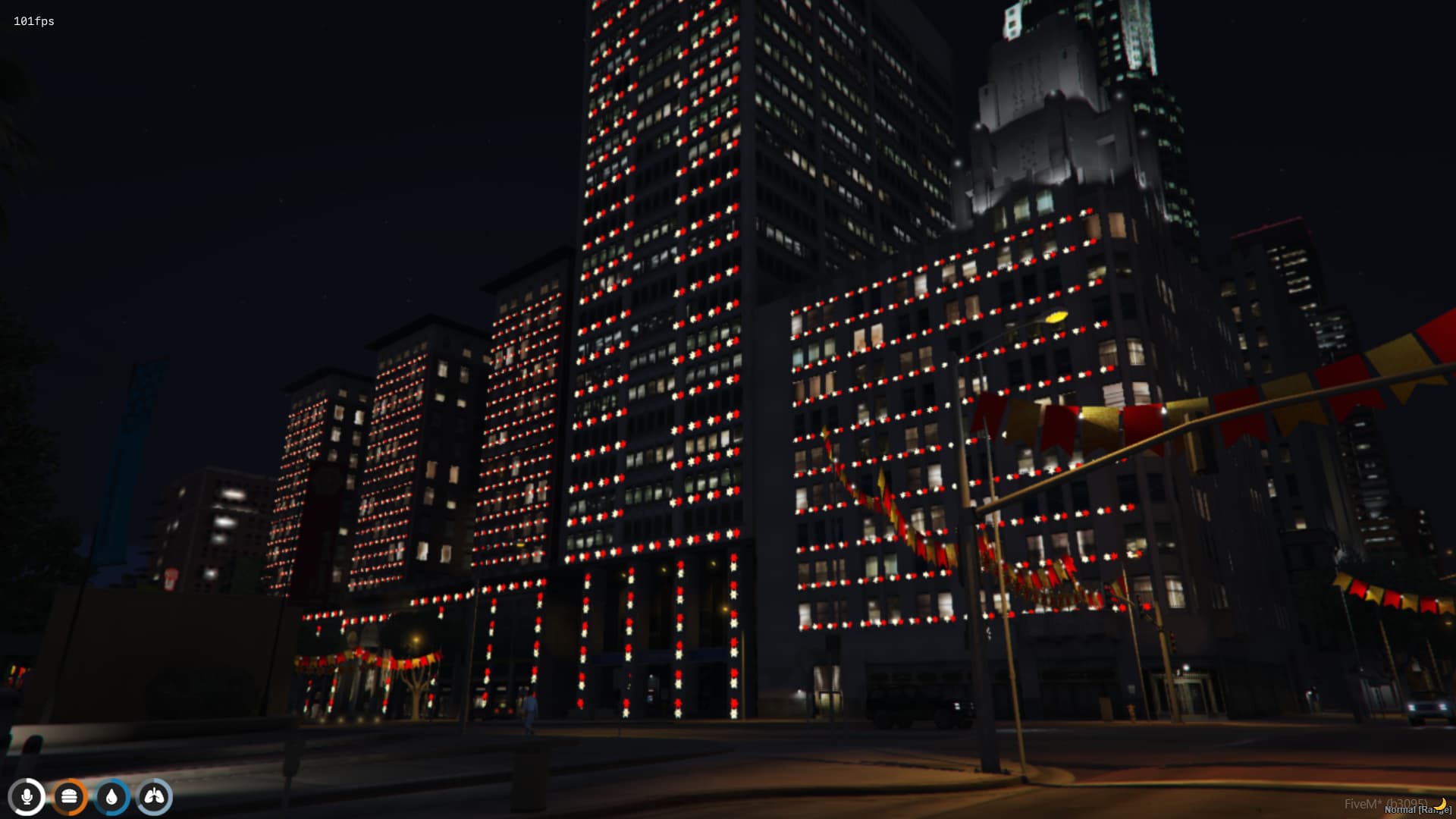Click the lungs stamina indicator icon
Viewport: 1456px width, 819px height.
click(154, 795)
